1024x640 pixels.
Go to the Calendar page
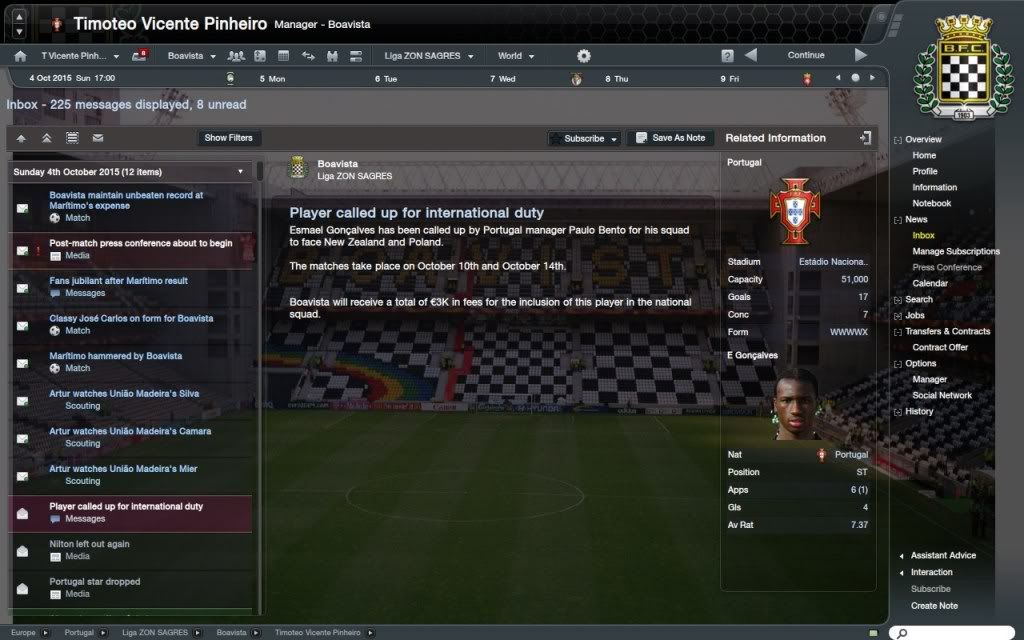930,283
